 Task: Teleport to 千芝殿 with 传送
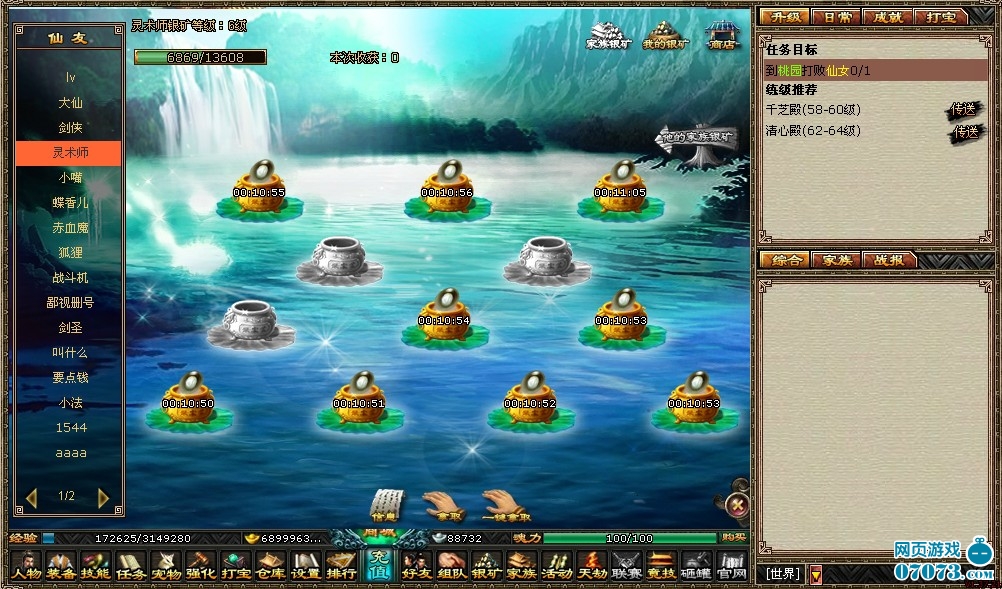point(965,110)
